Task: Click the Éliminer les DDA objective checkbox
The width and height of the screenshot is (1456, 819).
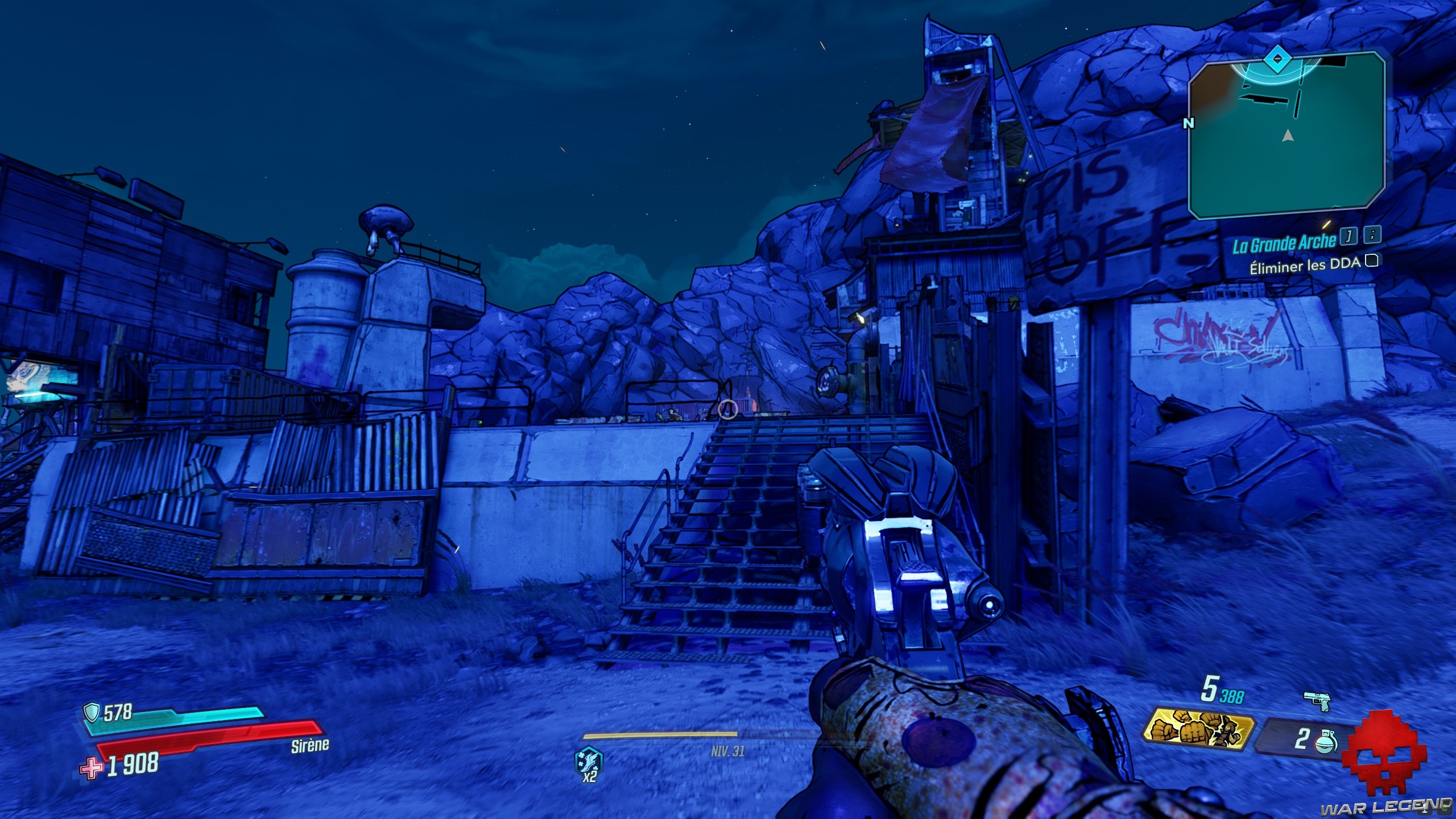Action: tap(1372, 261)
